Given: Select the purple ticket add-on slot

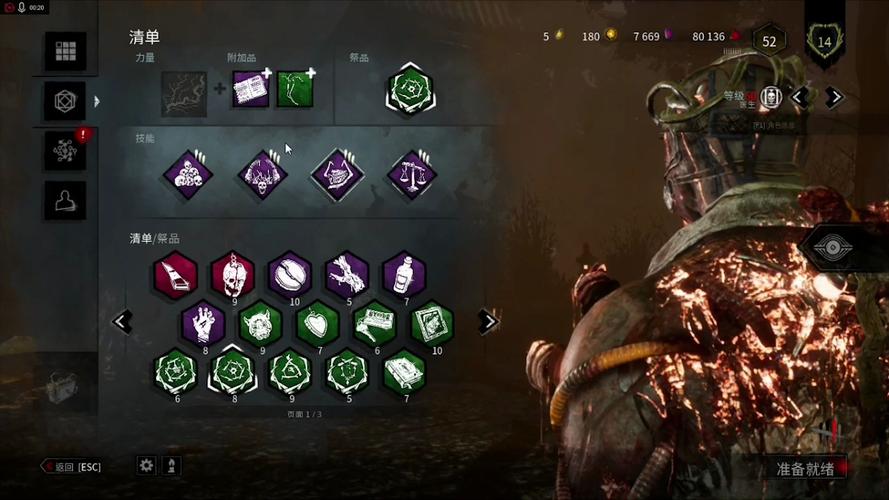Looking at the screenshot, I should (251, 89).
